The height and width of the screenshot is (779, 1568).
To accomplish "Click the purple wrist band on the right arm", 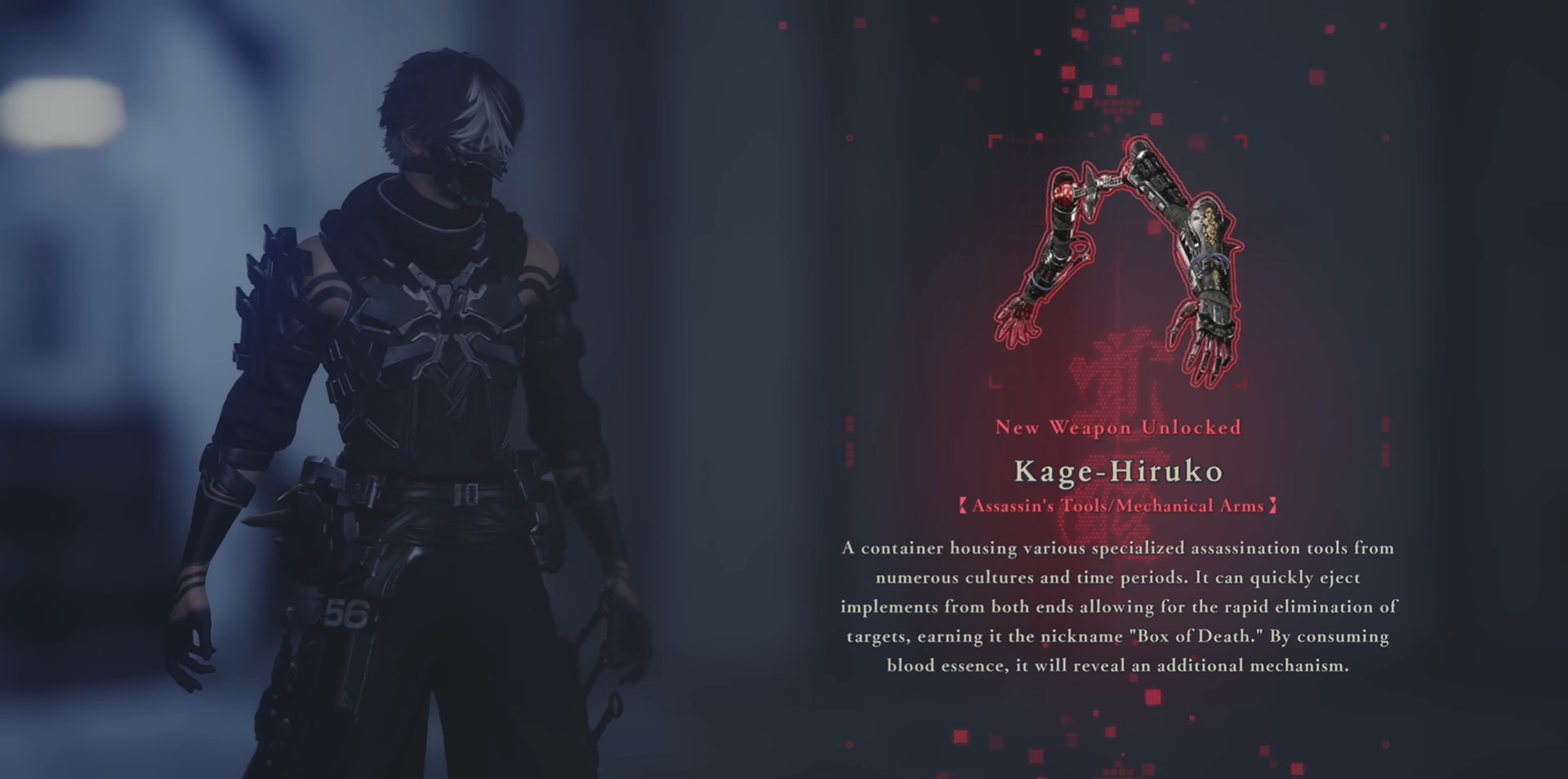I will click(x=1208, y=262).
